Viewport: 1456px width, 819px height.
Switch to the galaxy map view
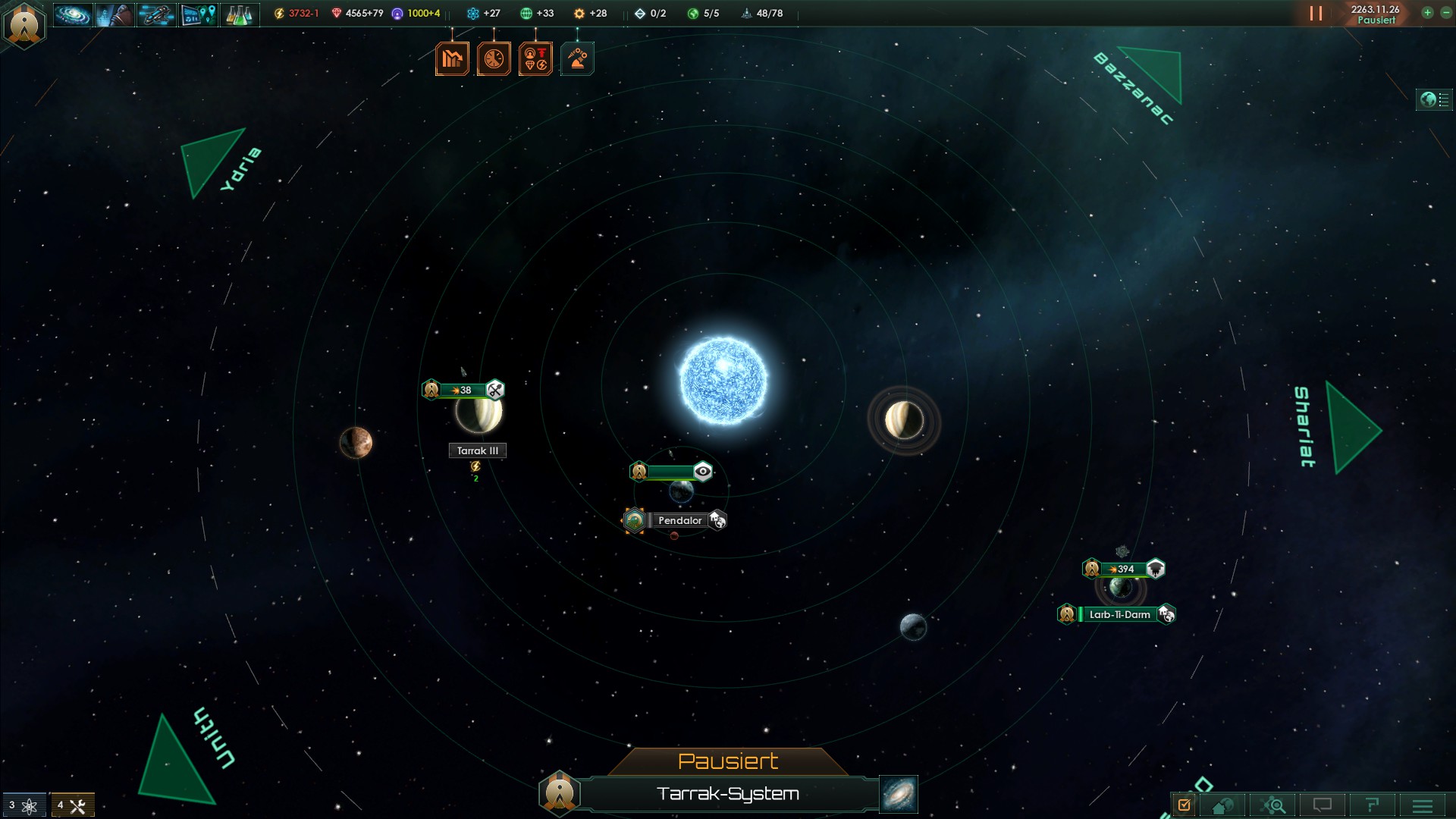[899, 794]
